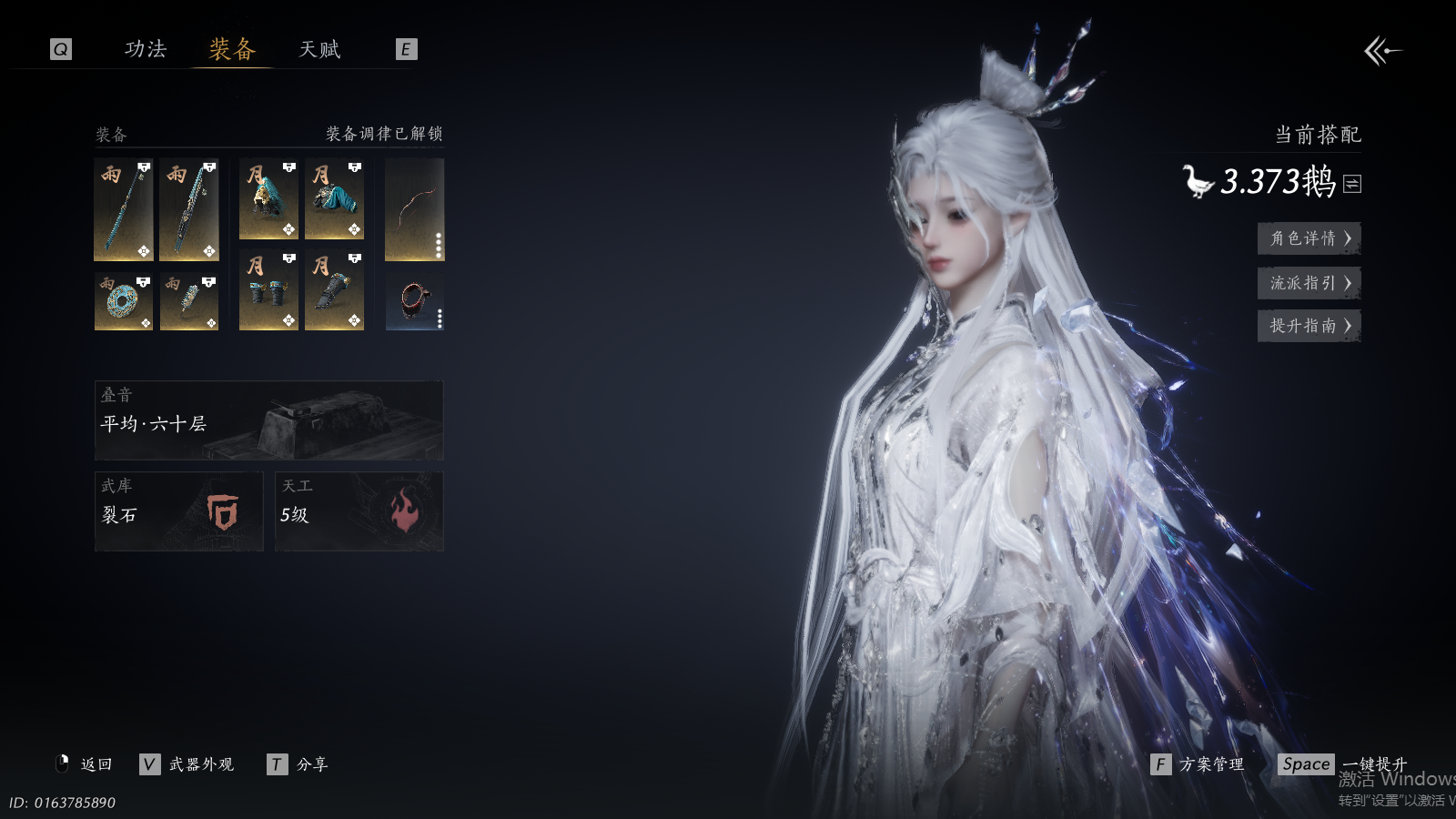Open the red ring equipment slot
The height and width of the screenshot is (819, 1456).
tap(414, 301)
